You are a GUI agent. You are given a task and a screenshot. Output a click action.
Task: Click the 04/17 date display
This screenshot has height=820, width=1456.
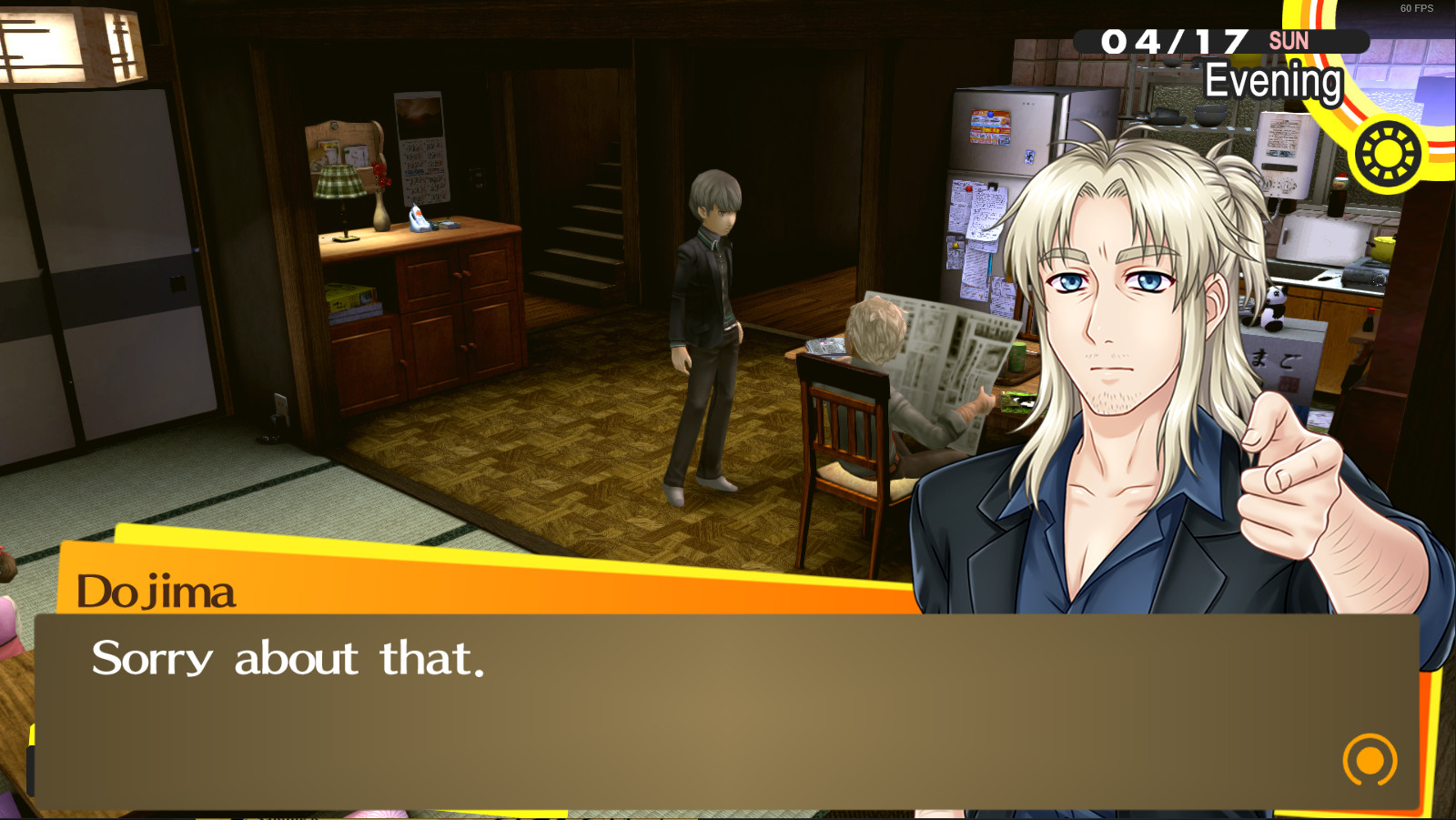1174,41
